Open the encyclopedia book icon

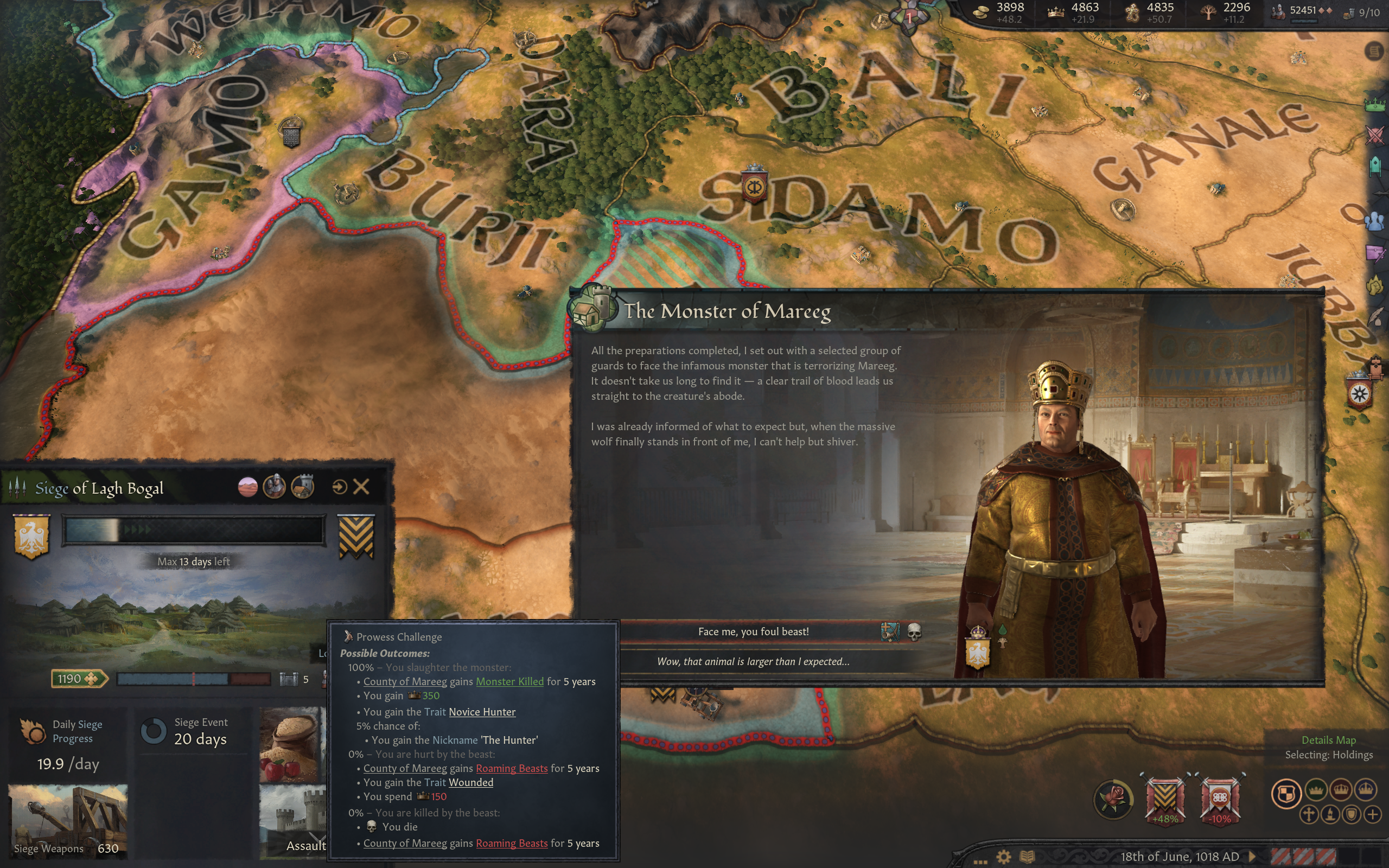tap(1027, 857)
